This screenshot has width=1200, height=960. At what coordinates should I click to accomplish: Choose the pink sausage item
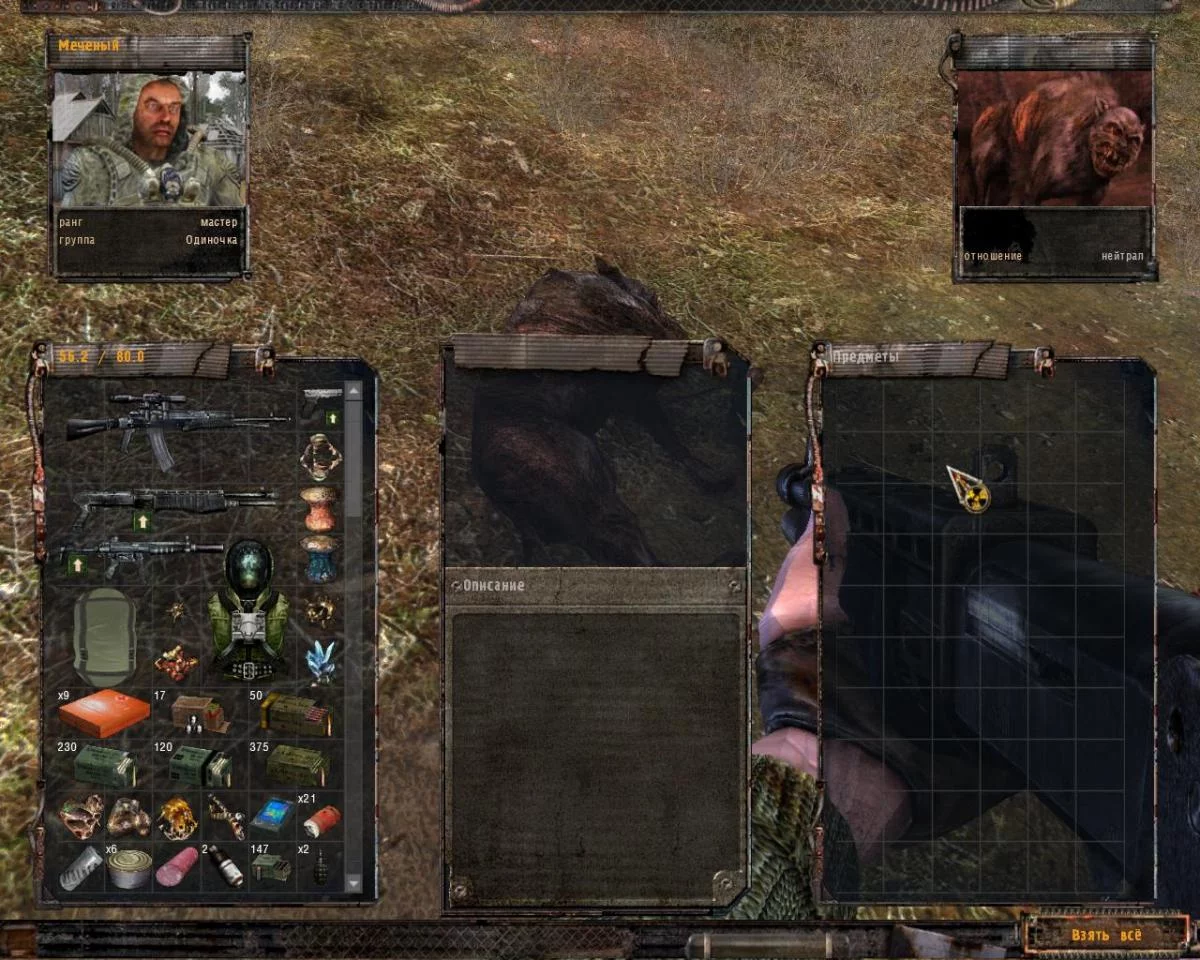point(177,866)
